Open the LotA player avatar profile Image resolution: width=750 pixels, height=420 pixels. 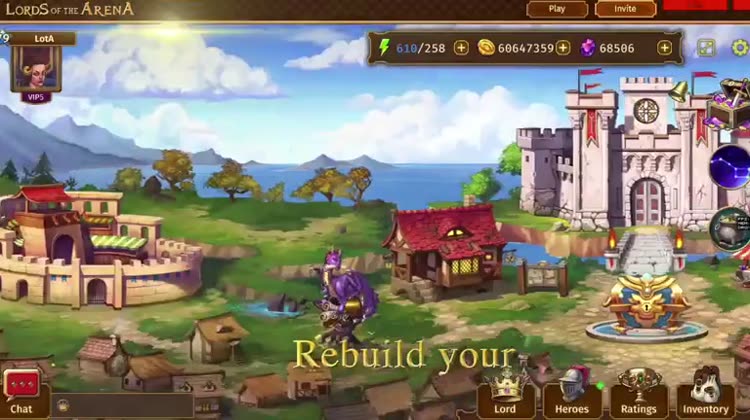(x=36, y=67)
